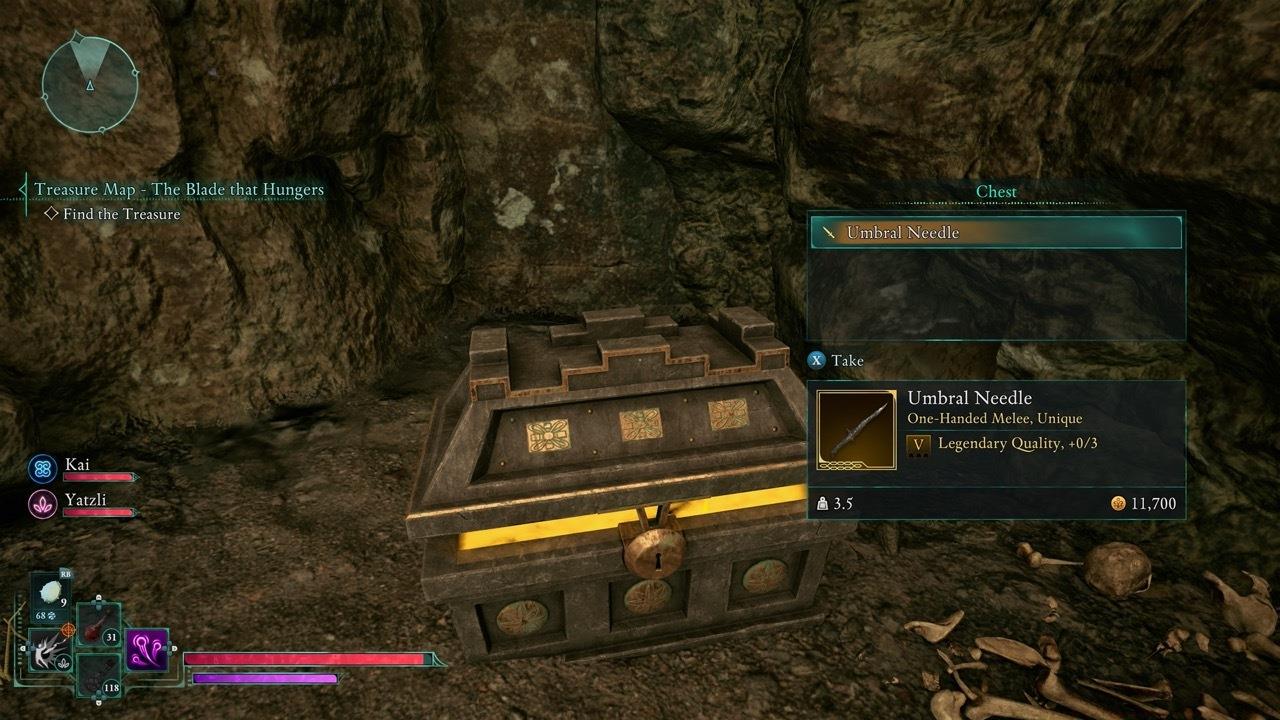Select Kai's companion portrait icon
The image size is (1280, 720).
click(x=42, y=467)
